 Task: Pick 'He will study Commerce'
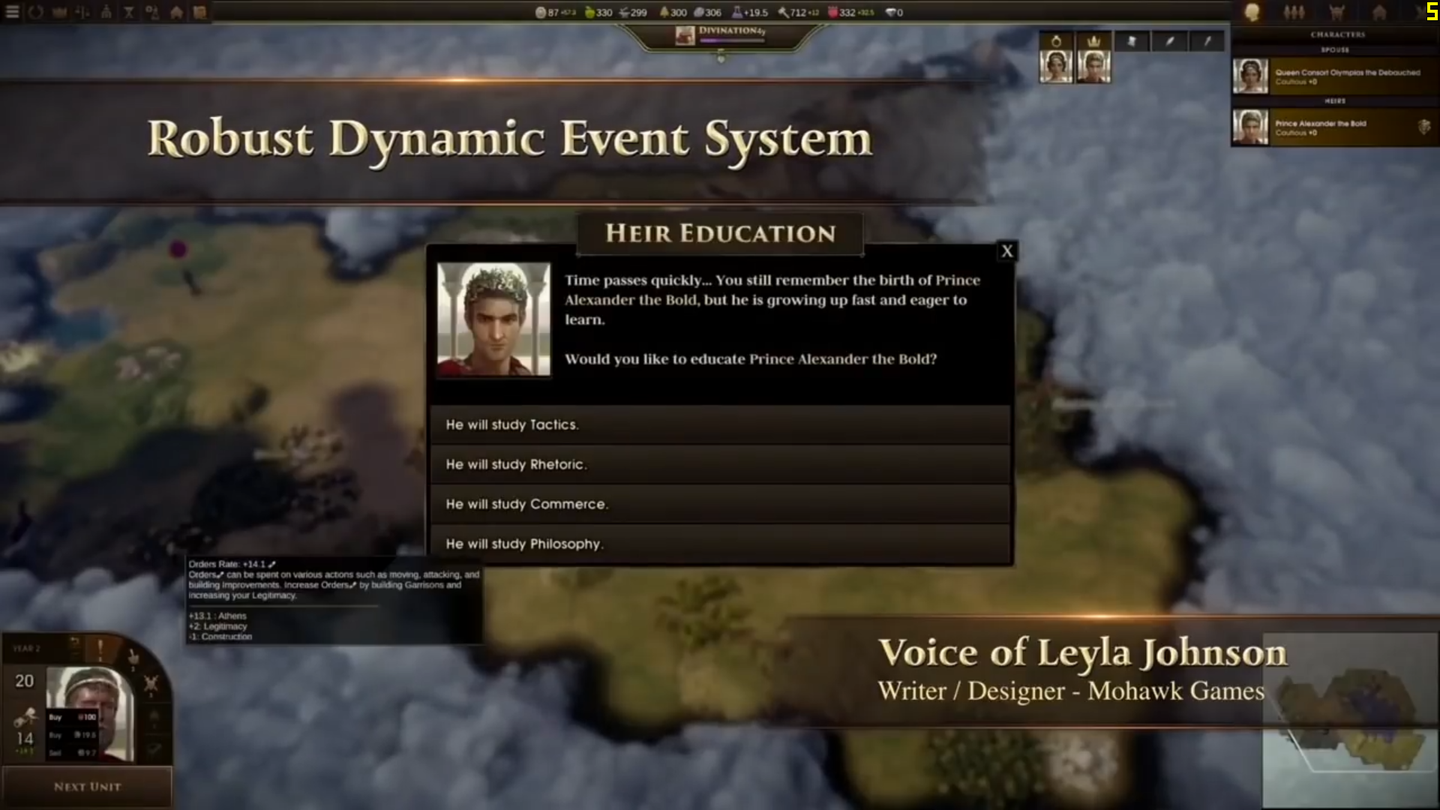click(719, 504)
